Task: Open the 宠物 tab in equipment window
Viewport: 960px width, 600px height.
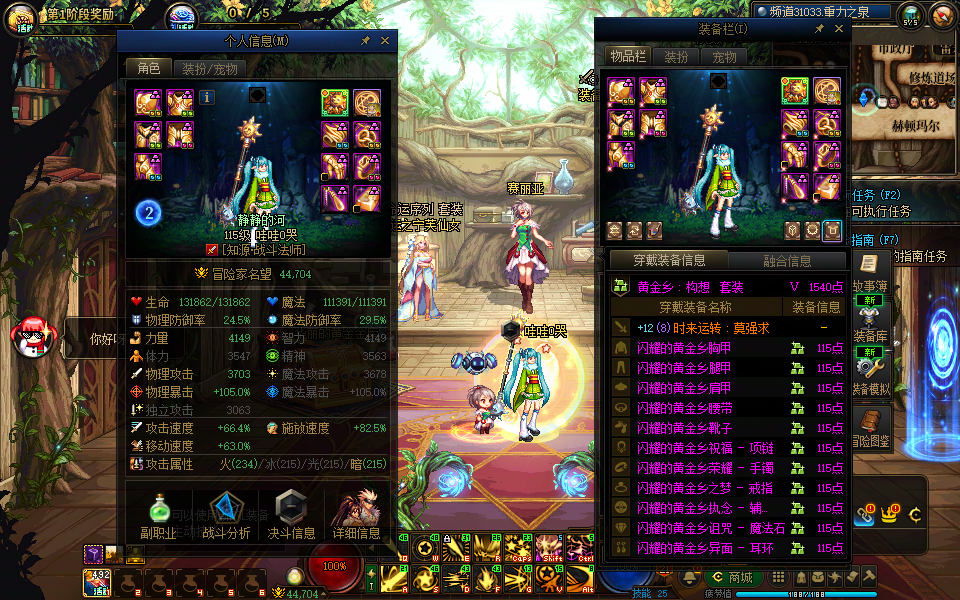Action: [724, 58]
